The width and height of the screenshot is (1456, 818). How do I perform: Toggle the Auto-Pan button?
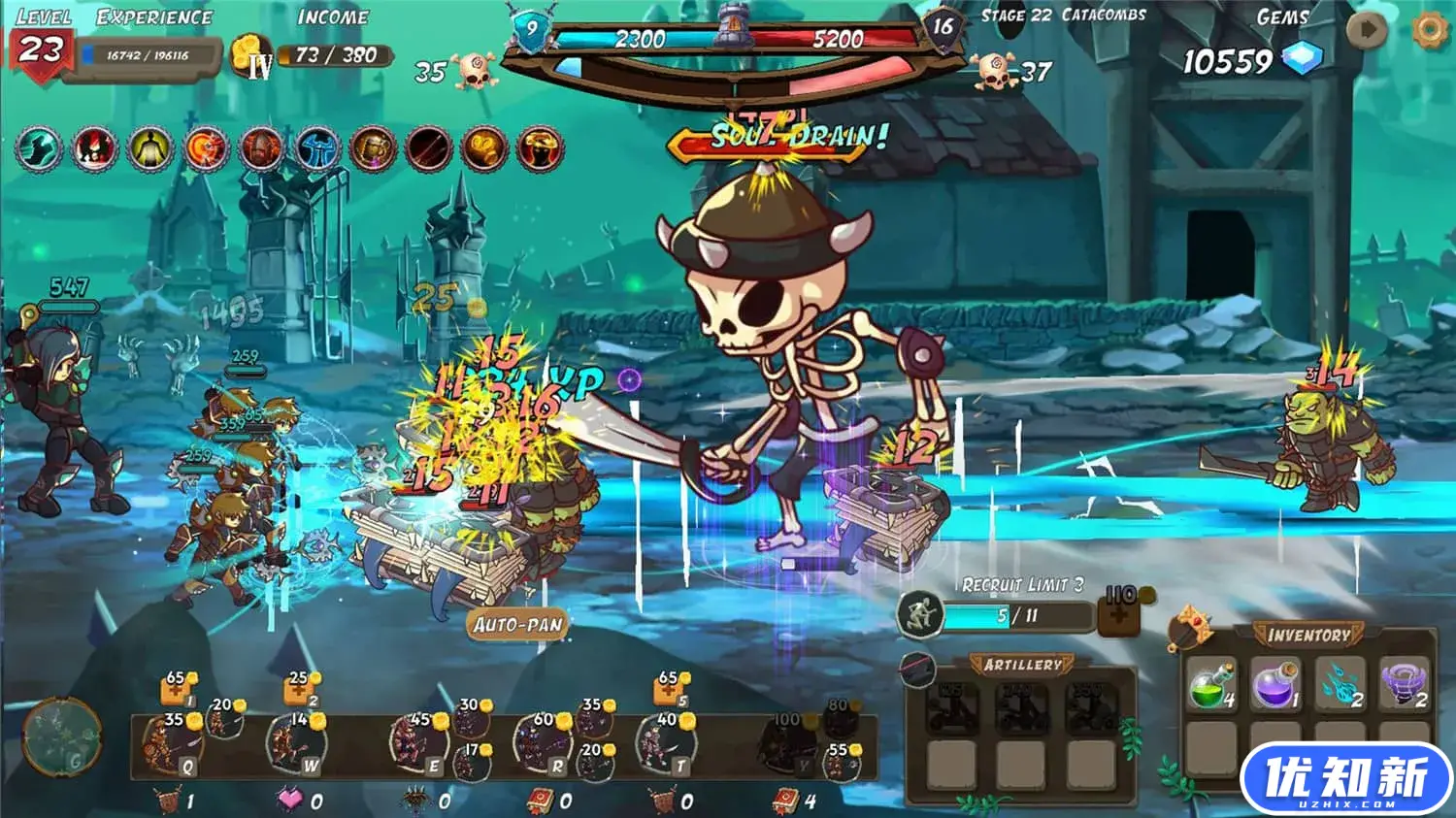(x=518, y=625)
